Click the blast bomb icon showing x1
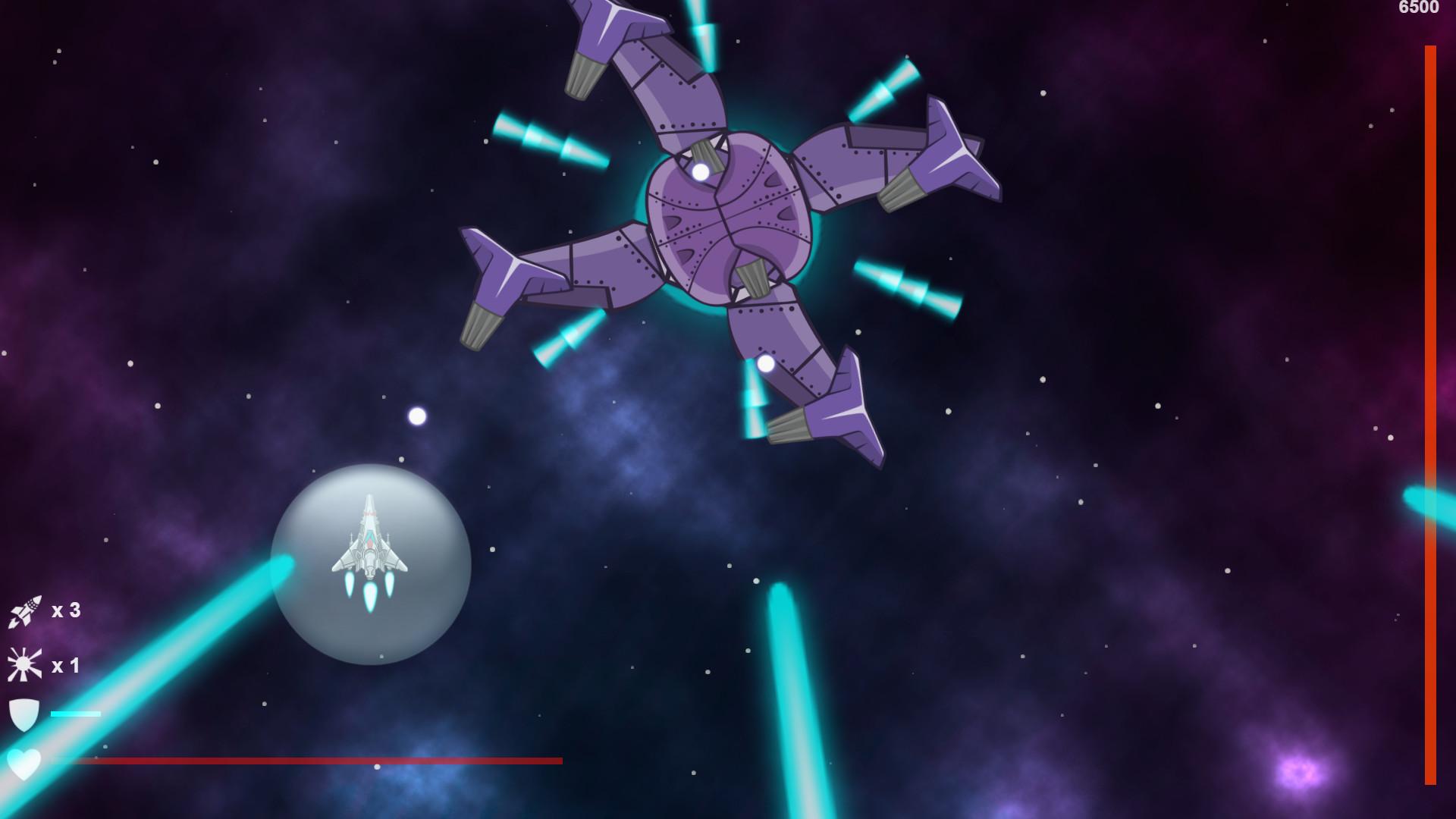The width and height of the screenshot is (1456, 819). 23,666
